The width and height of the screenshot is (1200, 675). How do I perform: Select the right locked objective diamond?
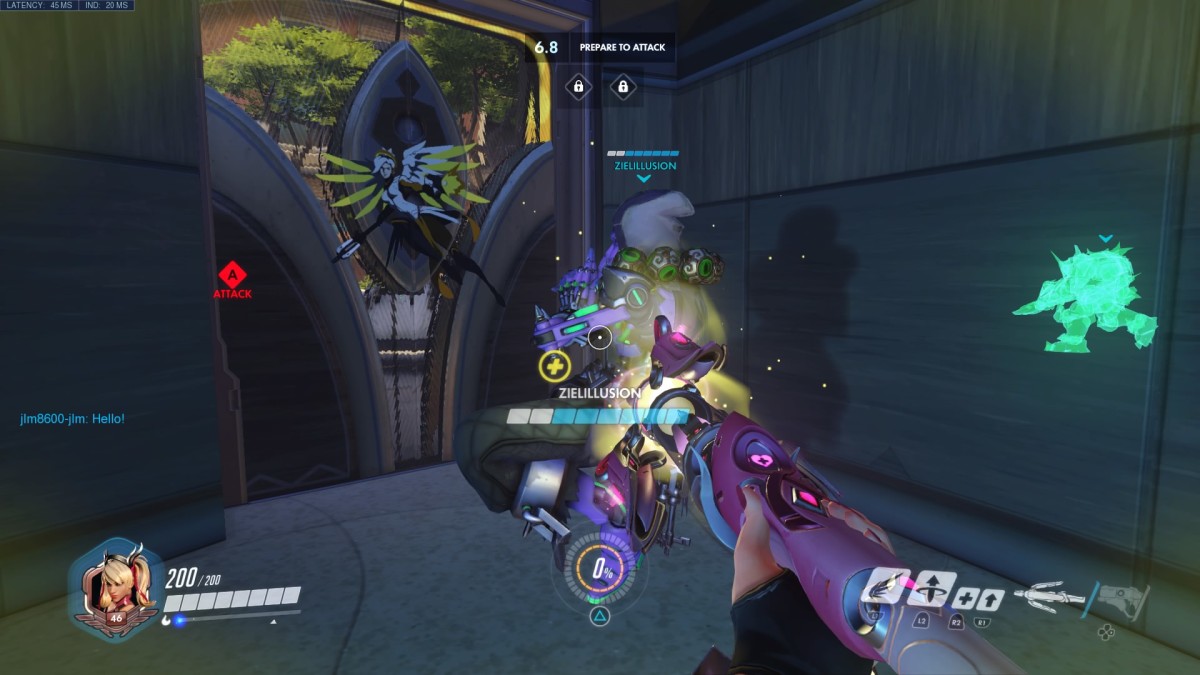click(x=623, y=87)
